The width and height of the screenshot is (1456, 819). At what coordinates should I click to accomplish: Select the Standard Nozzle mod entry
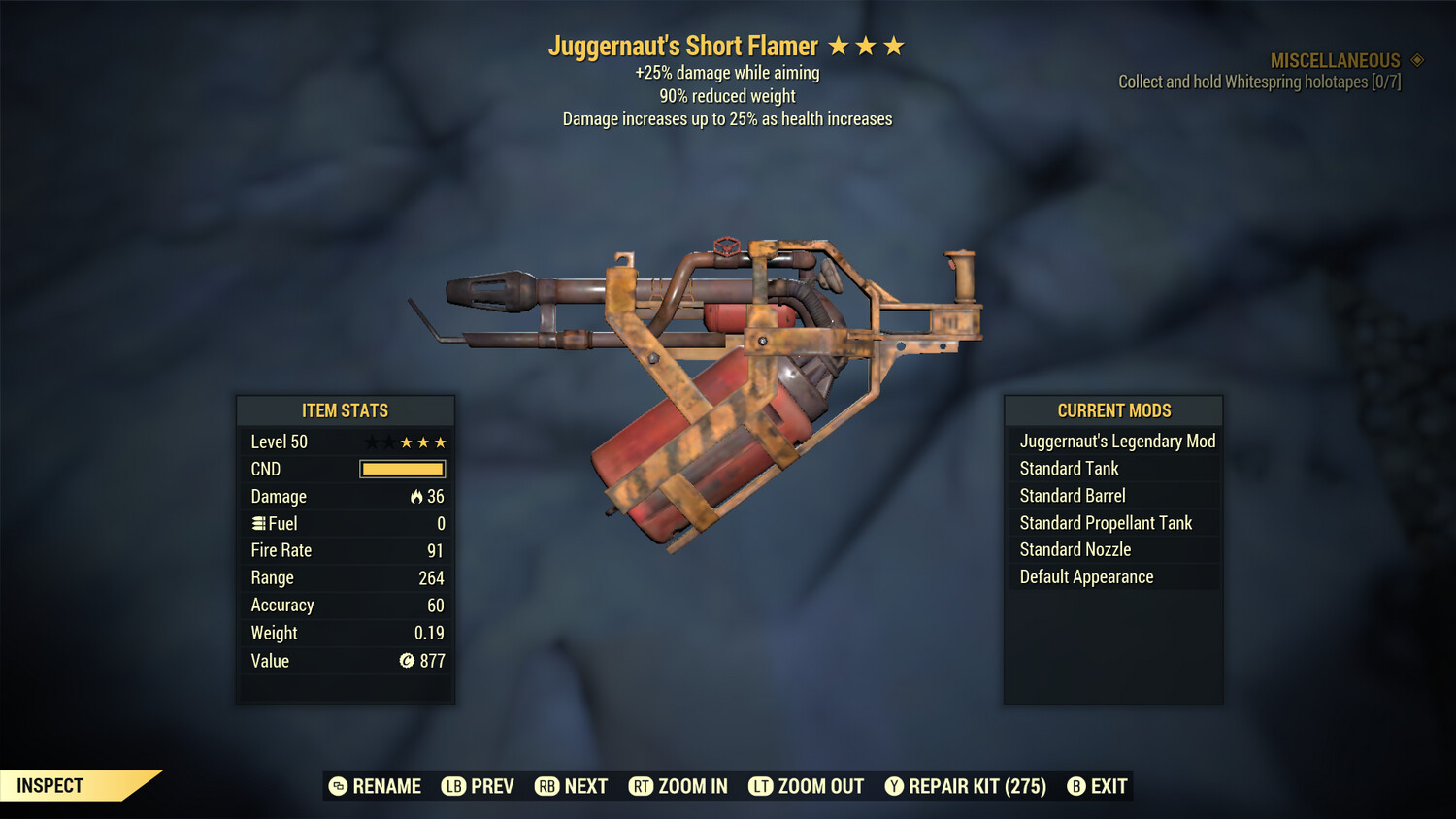click(x=1075, y=549)
